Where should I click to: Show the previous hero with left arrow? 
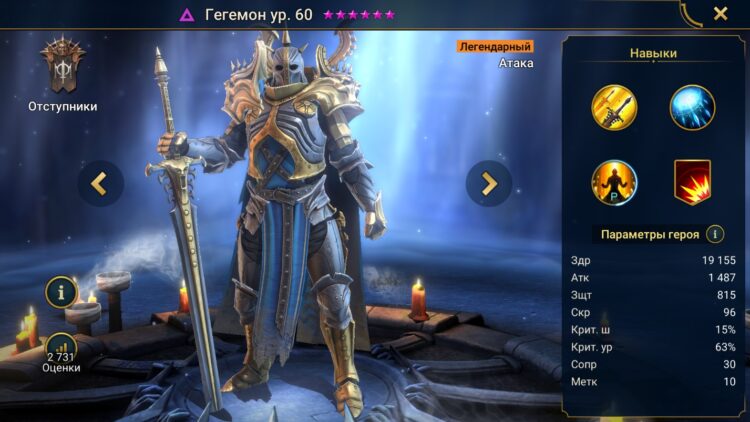tap(100, 183)
